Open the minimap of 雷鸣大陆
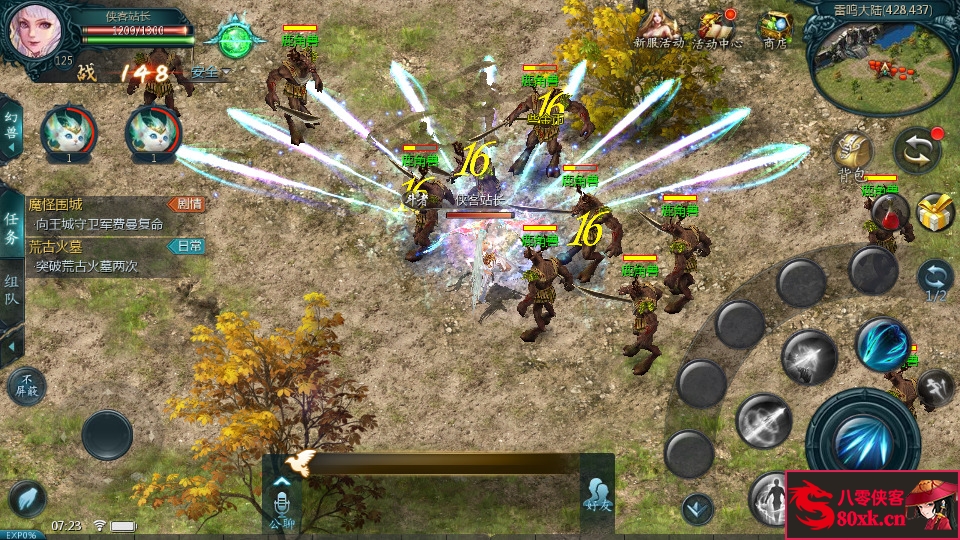 point(881,60)
